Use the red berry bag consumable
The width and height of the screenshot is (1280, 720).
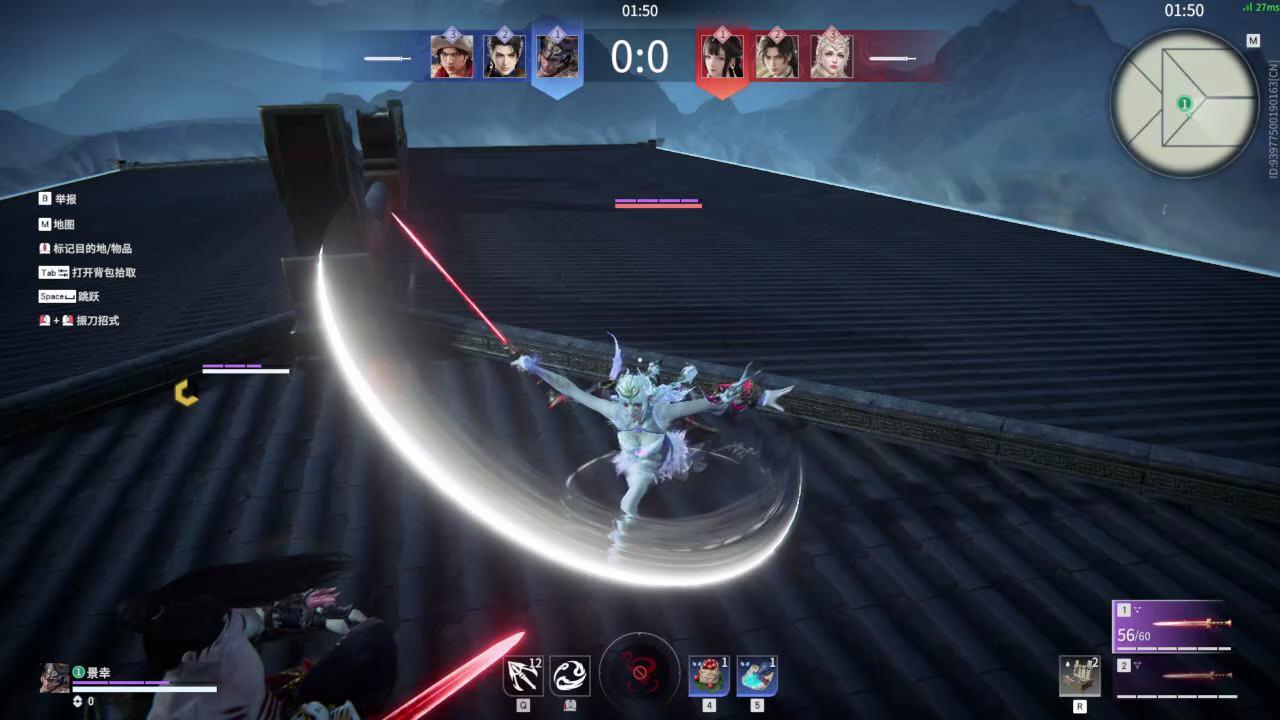pyautogui.click(x=709, y=676)
